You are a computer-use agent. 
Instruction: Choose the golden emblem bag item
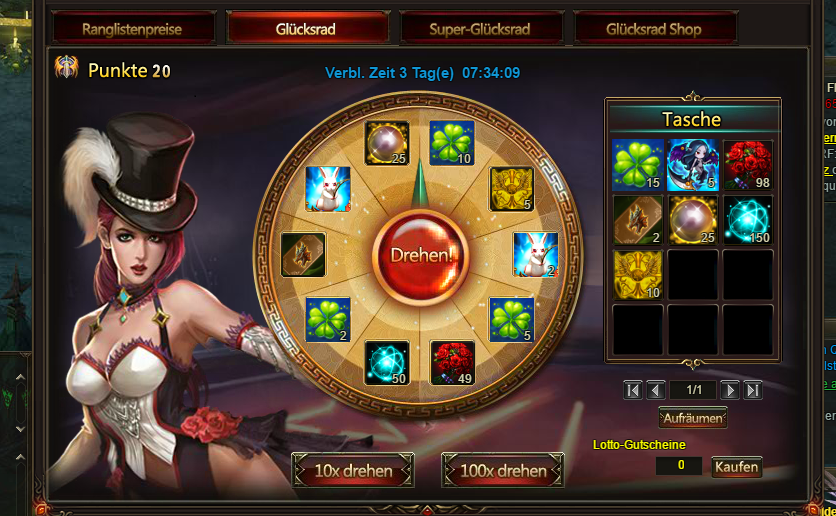pos(637,274)
